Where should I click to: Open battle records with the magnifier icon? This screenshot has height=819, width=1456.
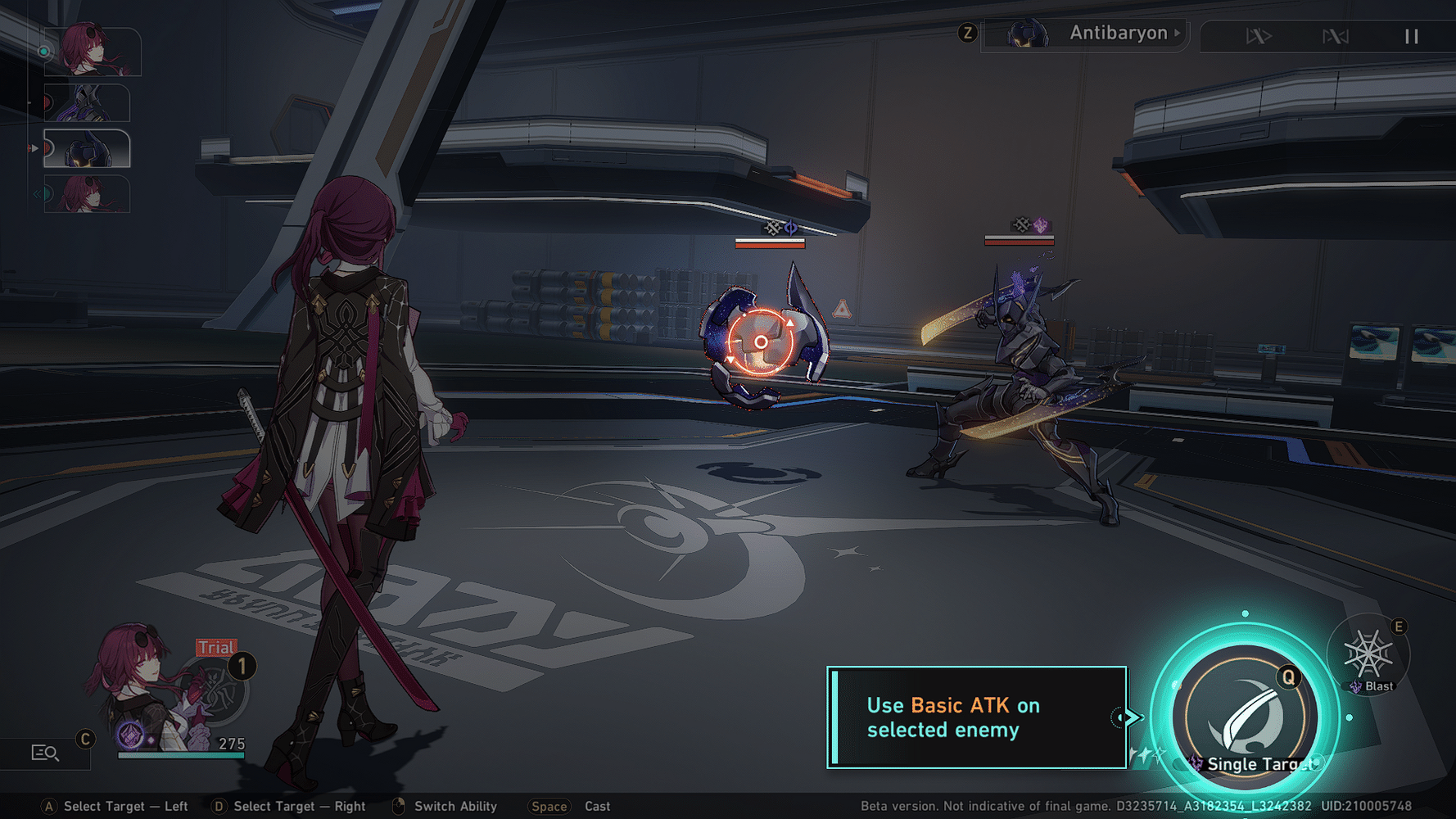(x=45, y=752)
